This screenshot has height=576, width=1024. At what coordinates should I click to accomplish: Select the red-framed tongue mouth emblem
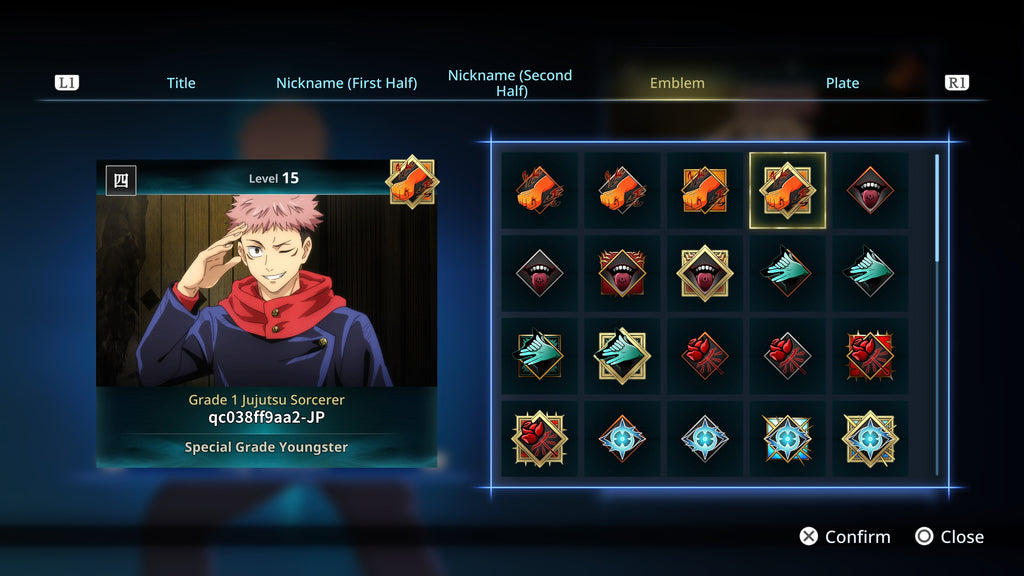[622, 273]
